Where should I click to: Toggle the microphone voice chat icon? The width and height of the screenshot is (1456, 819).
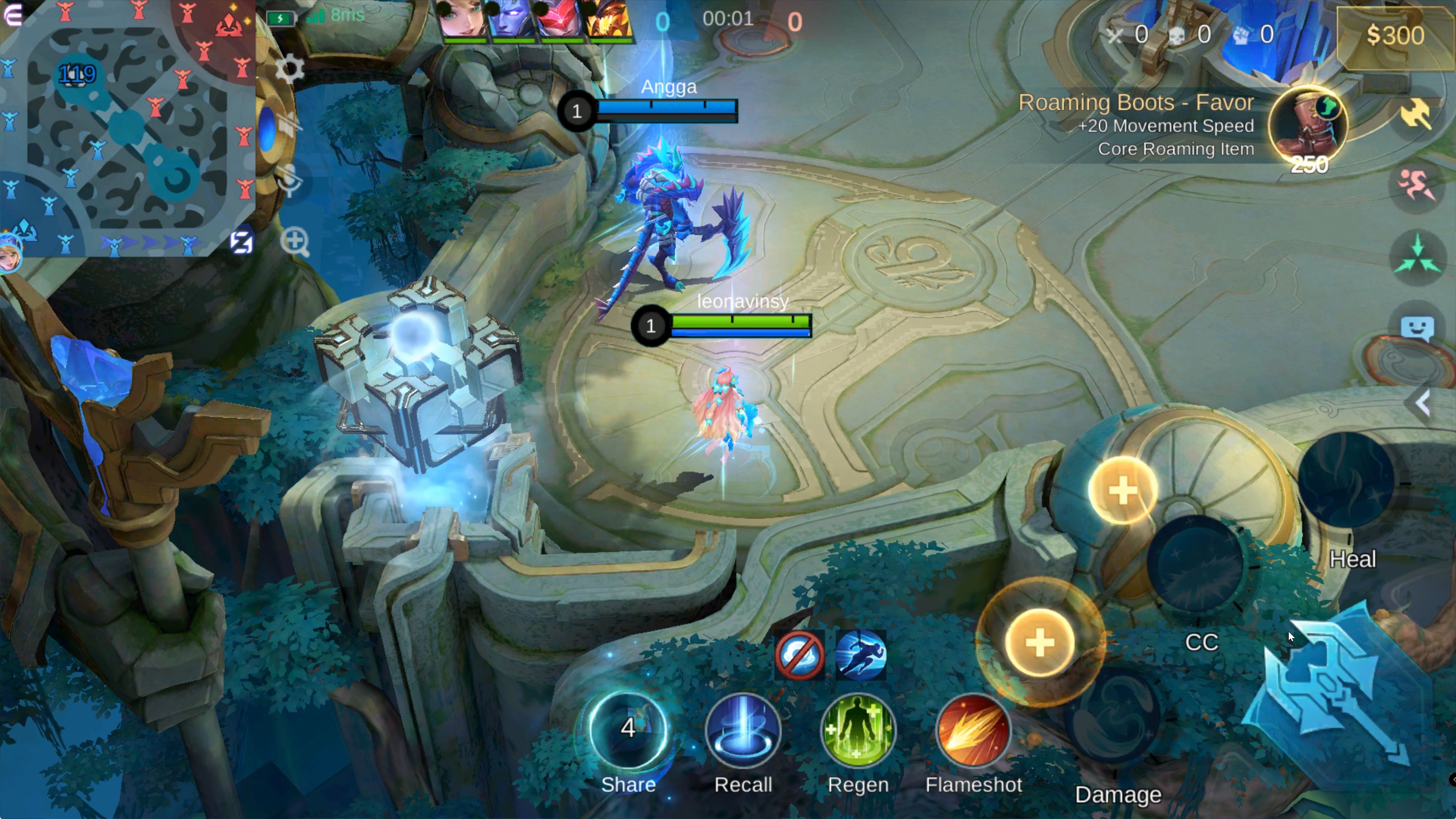point(290,181)
